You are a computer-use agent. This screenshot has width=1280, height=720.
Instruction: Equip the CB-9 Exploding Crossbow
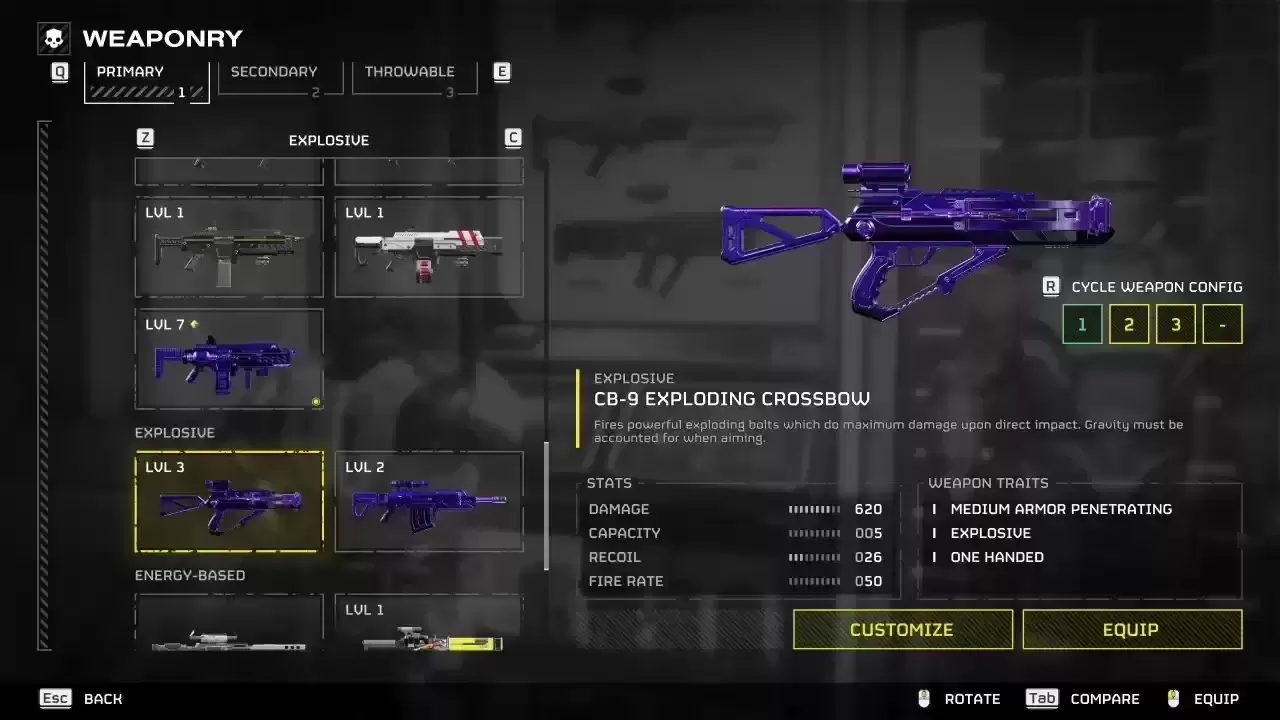(1131, 629)
